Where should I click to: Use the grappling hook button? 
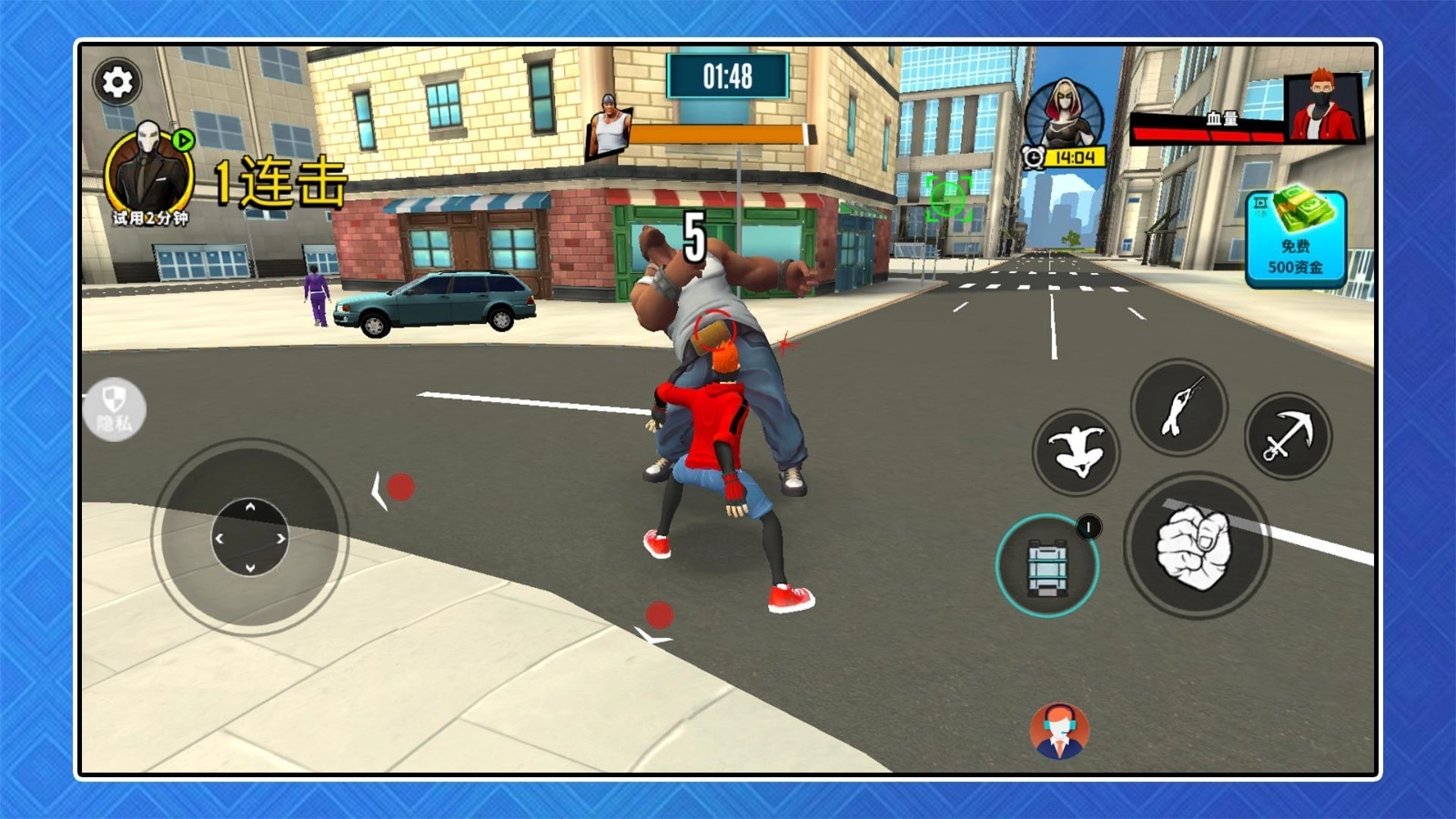click(1288, 437)
